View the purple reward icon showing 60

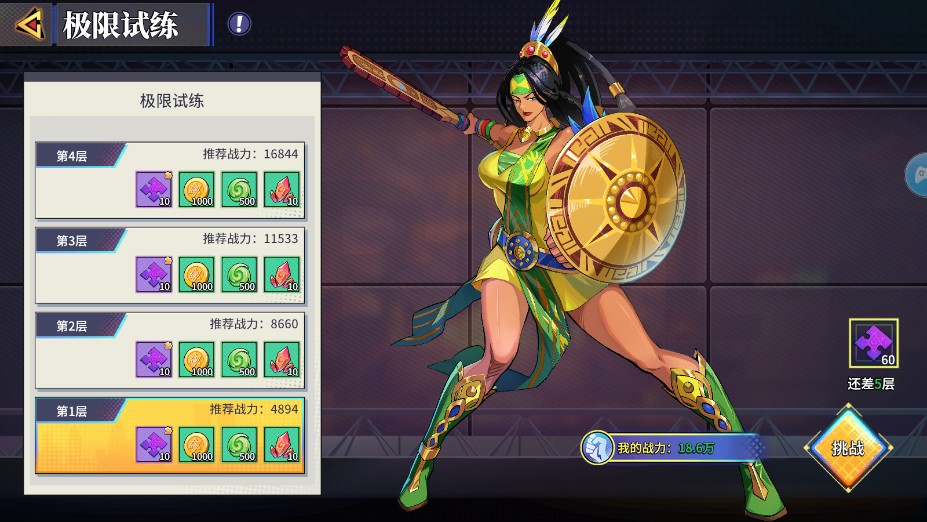[873, 344]
